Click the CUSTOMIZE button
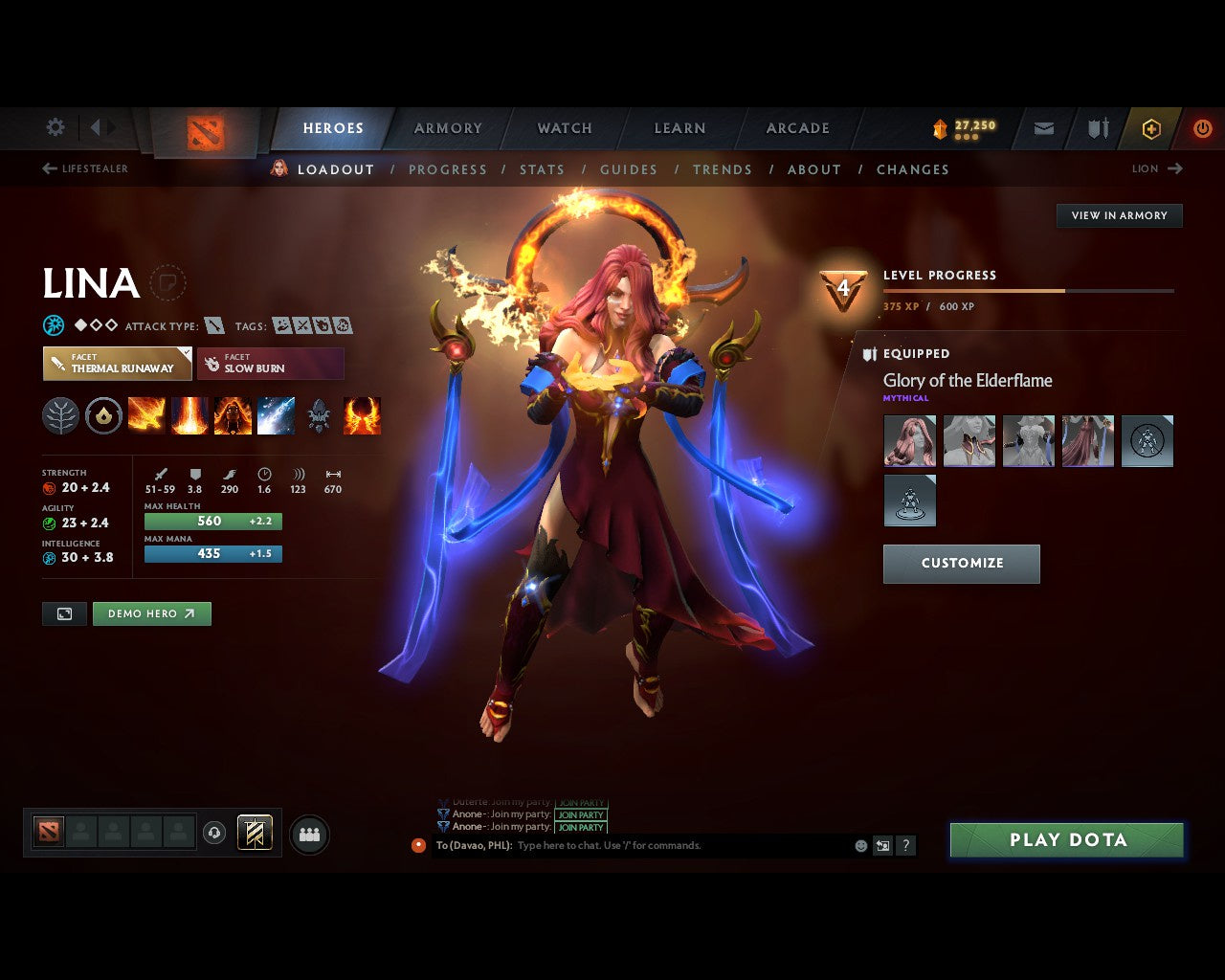Viewport: 1225px width, 980px height. [x=961, y=564]
